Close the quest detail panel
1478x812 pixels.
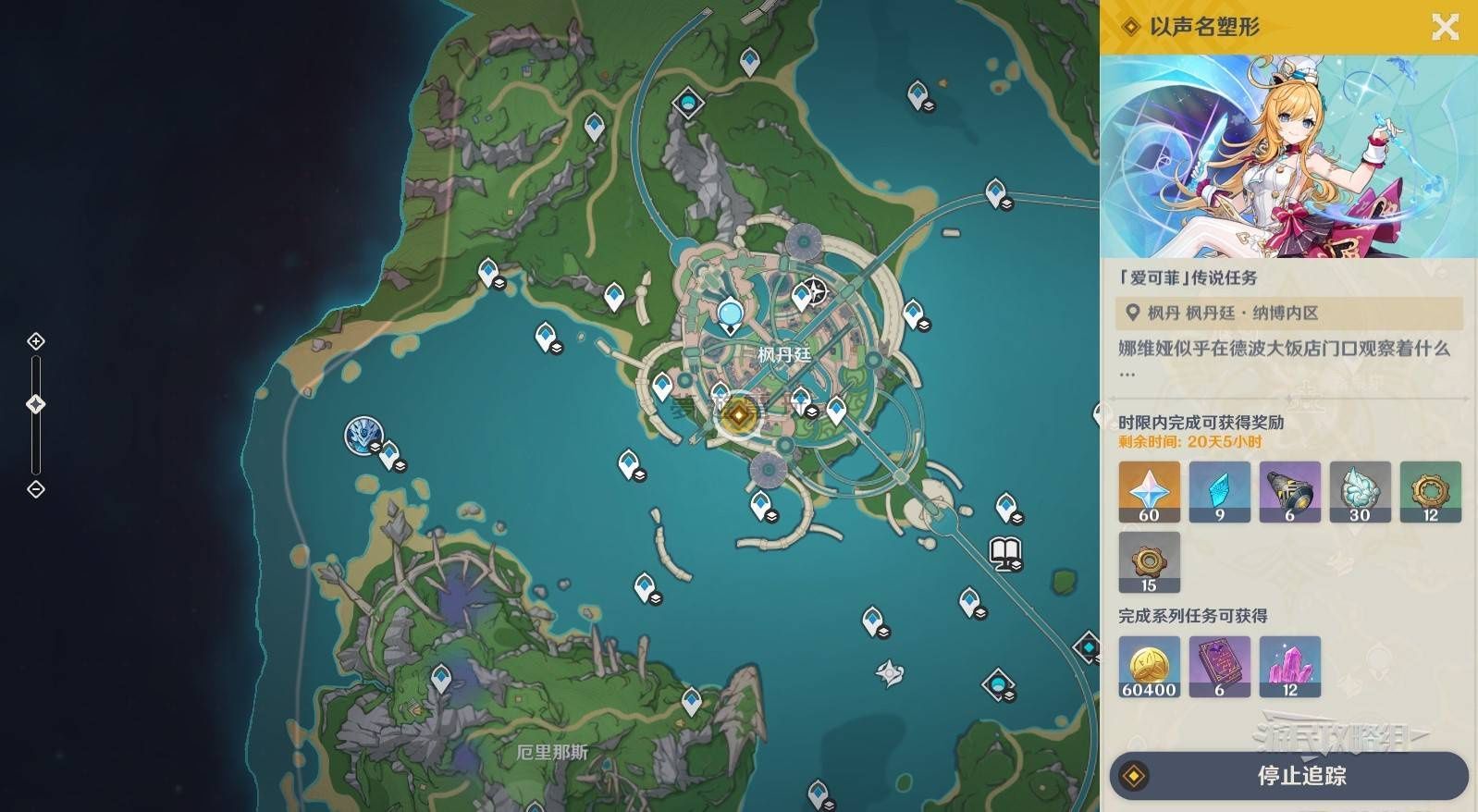[x=1445, y=27]
